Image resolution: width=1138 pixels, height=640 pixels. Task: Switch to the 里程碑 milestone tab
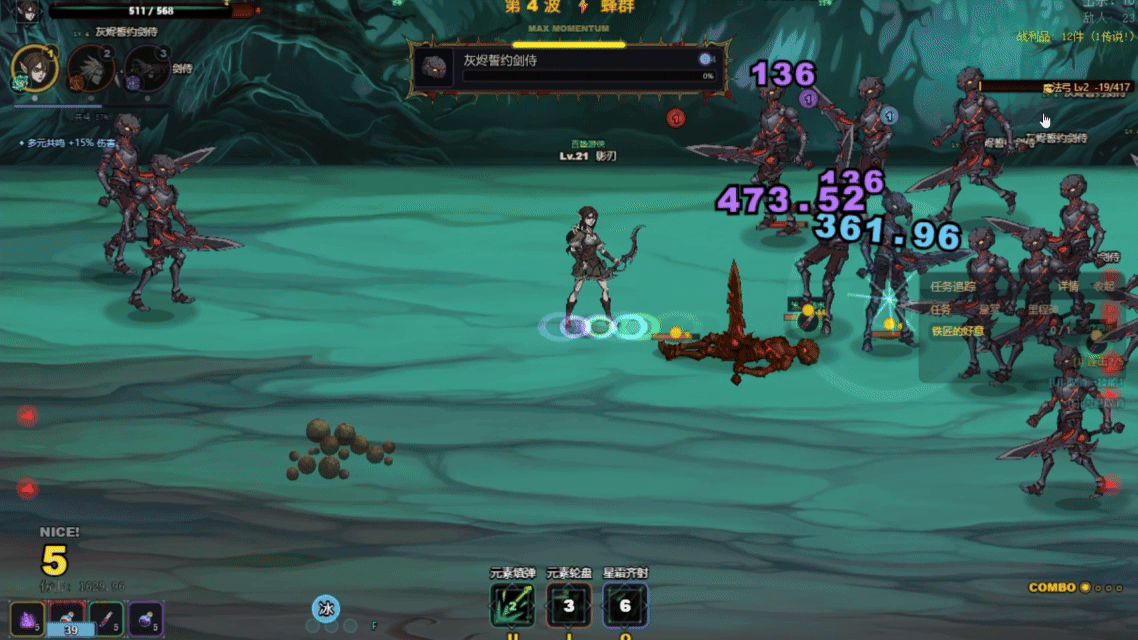(x=1042, y=310)
